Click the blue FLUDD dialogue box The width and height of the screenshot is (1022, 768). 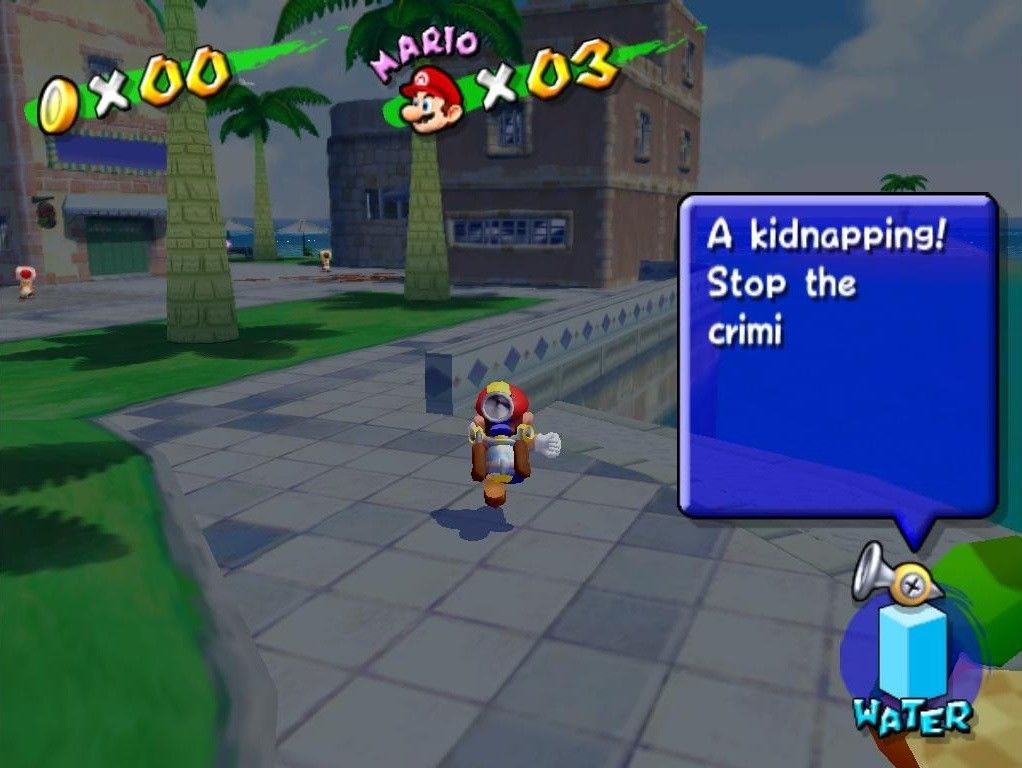pos(838,355)
